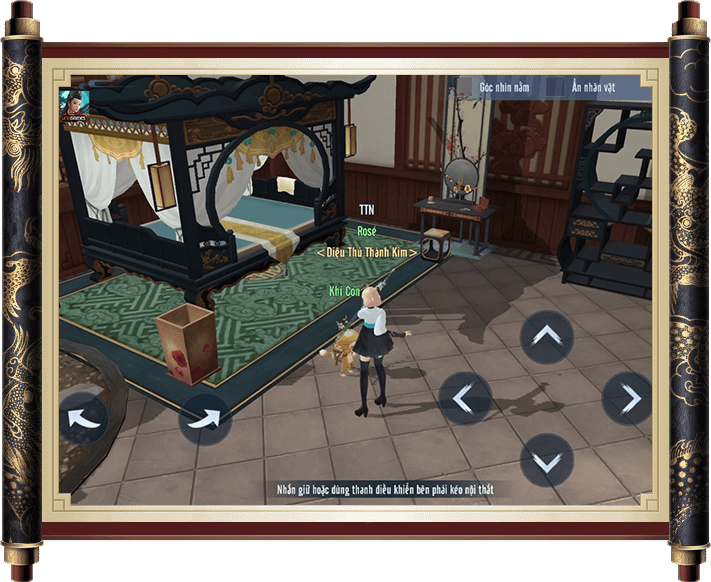Rotate camera with the curved right arrow
The height and width of the screenshot is (582, 711).
pyautogui.click(x=205, y=419)
